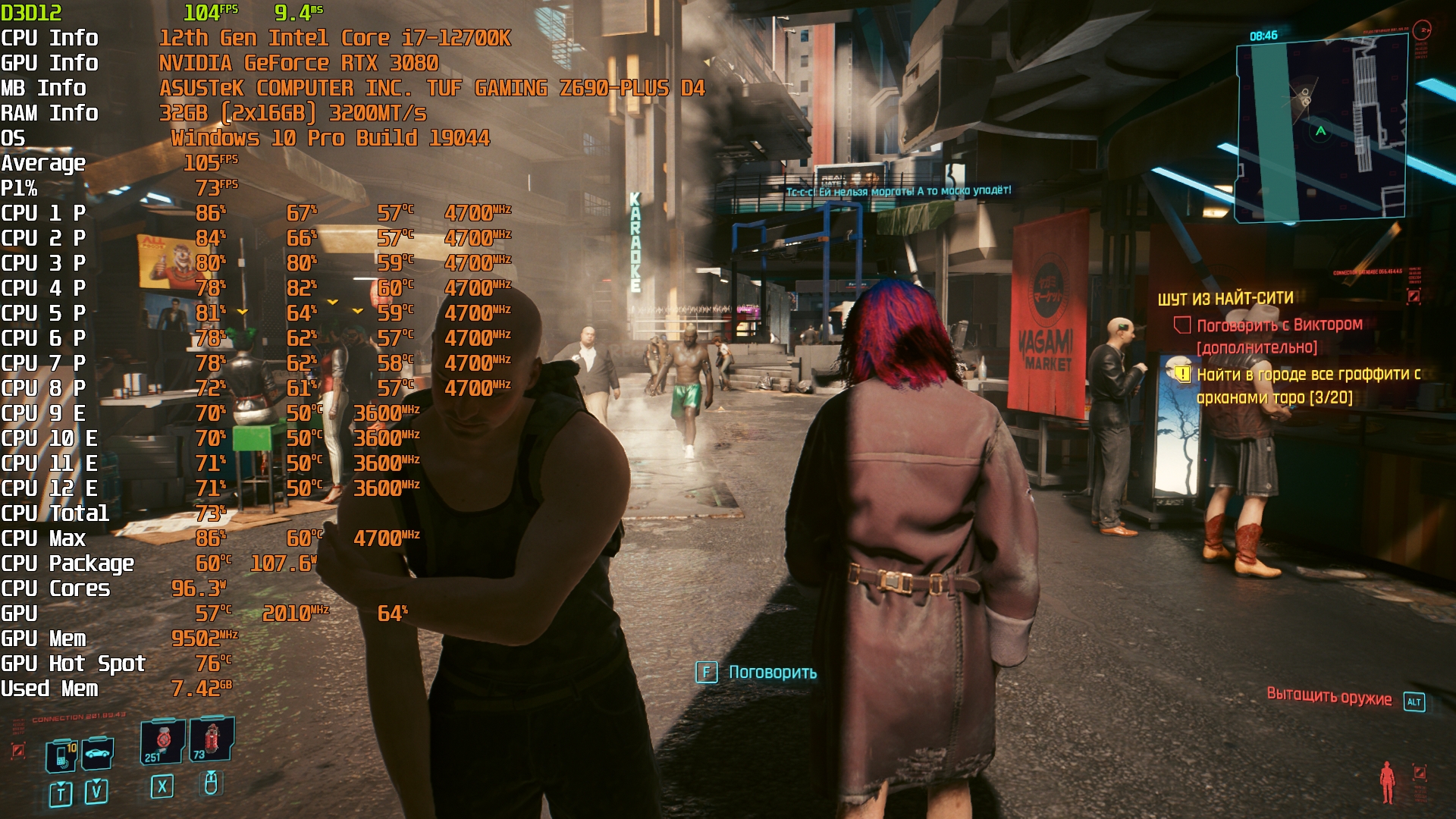Click the green player arrow on minimap
The height and width of the screenshot is (819, 1456).
(x=1321, y=131)
